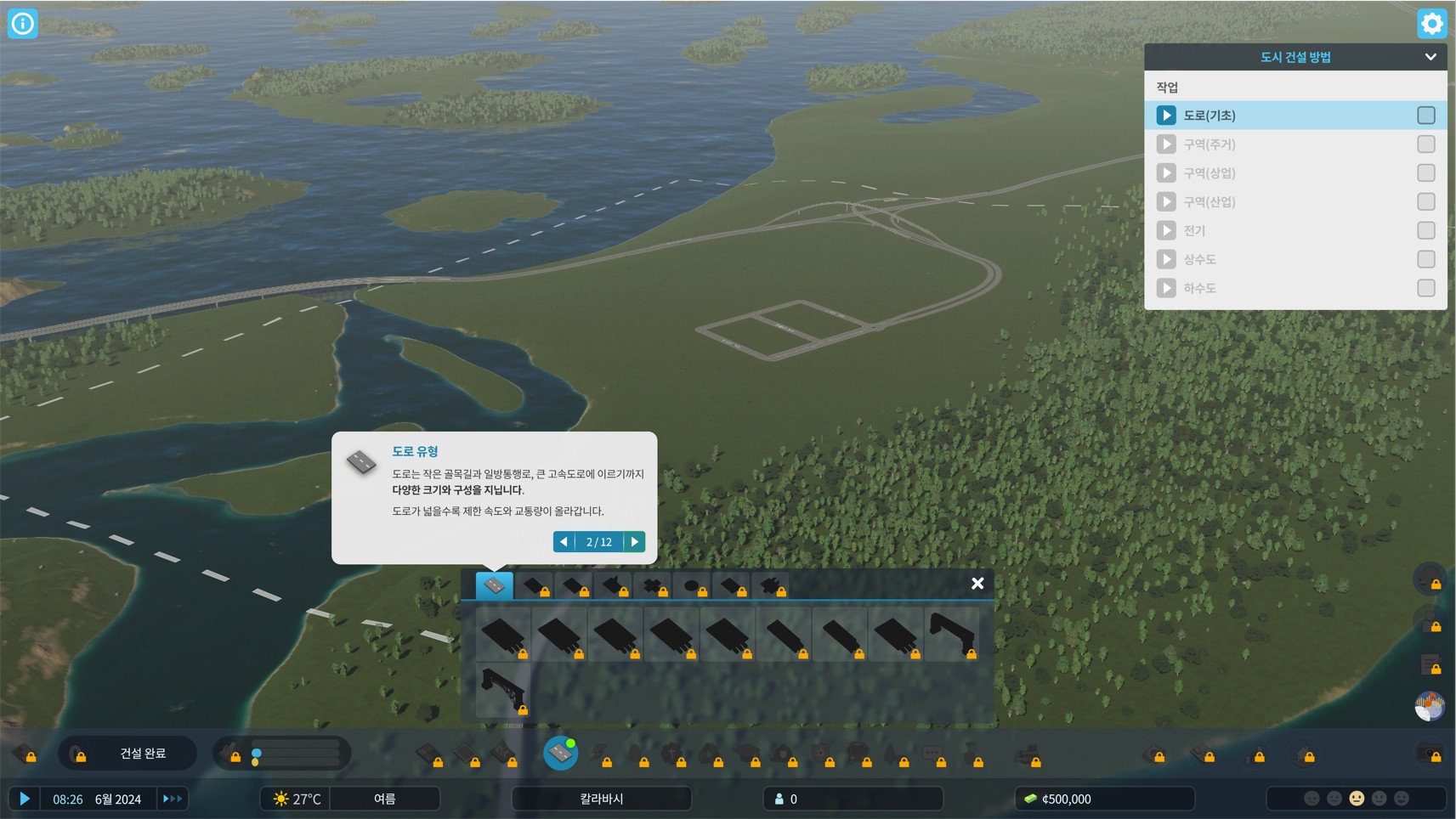Select the 구역(주거) task row
The width and height of the screenshot is (1456, 819).
pos(1210,144)
